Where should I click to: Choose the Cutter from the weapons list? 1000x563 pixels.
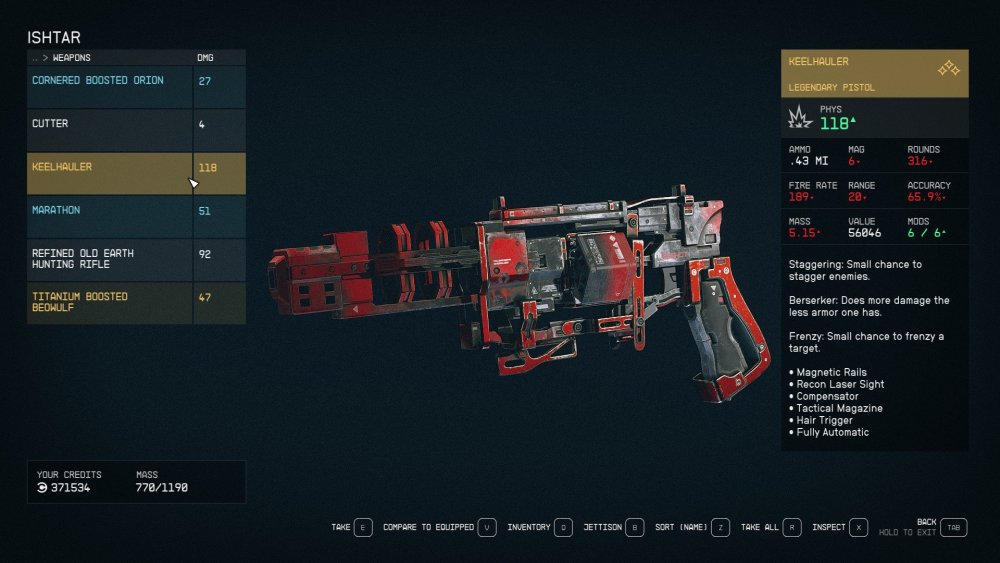[110, 124]
